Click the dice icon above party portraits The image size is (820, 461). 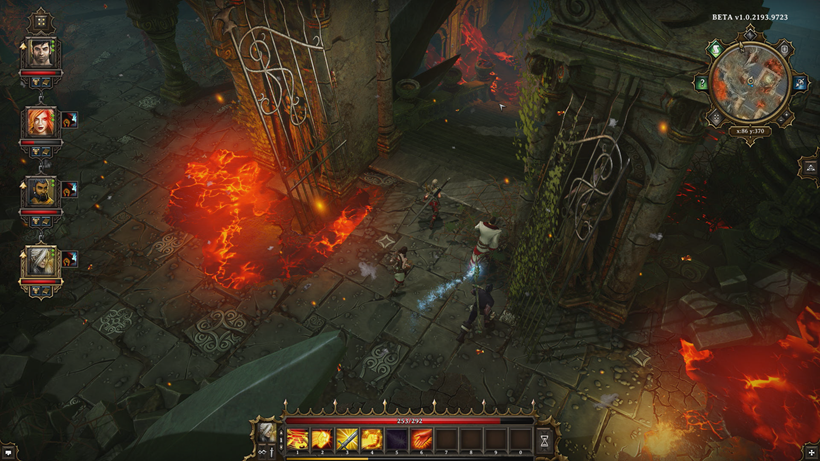(41, 20)
